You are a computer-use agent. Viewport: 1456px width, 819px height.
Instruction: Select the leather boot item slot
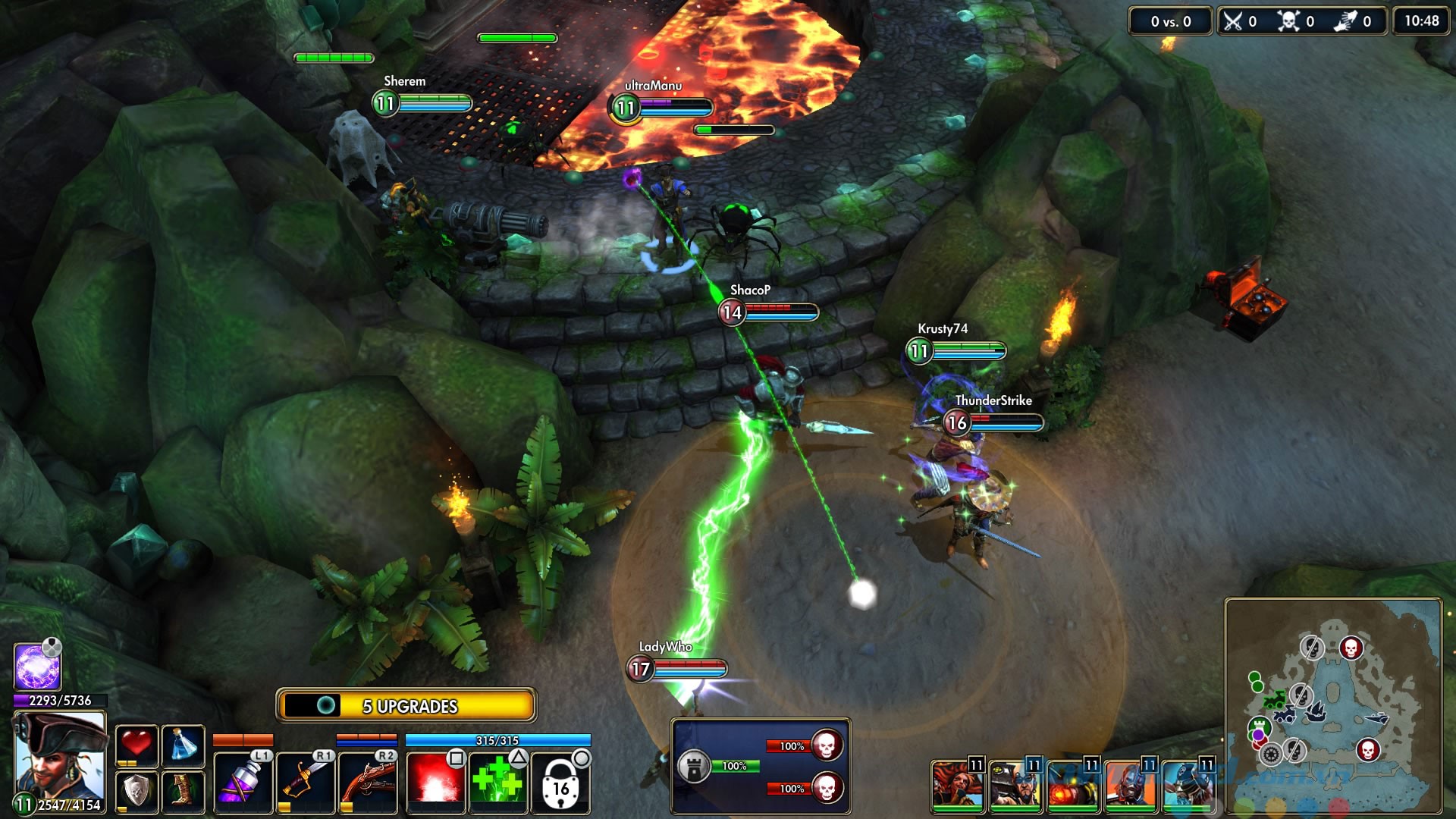click(x=184, y=792)
